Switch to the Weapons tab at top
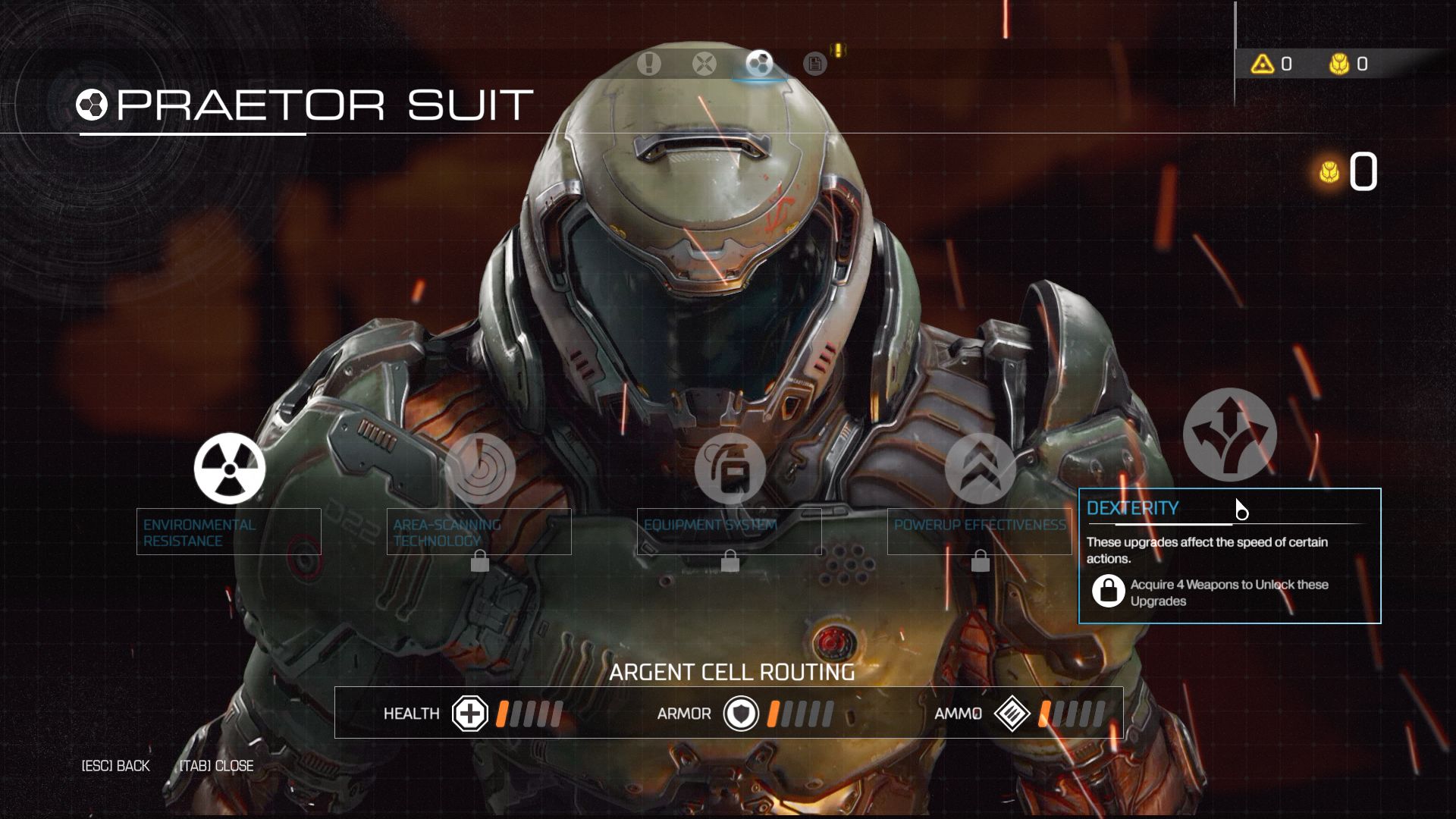The height and width of the screenshot is (819, 1456). [704, 64]
